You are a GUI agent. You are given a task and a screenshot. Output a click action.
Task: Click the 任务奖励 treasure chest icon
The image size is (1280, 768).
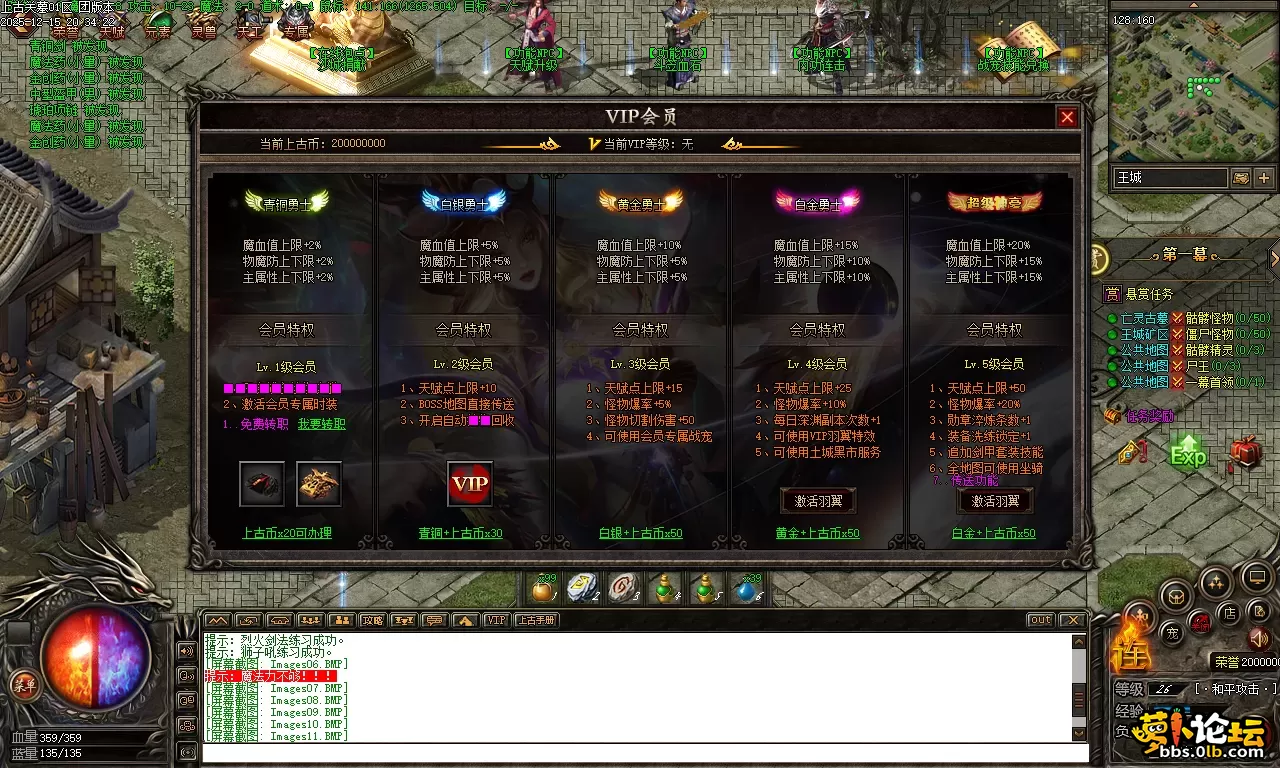coord(1113,414)
